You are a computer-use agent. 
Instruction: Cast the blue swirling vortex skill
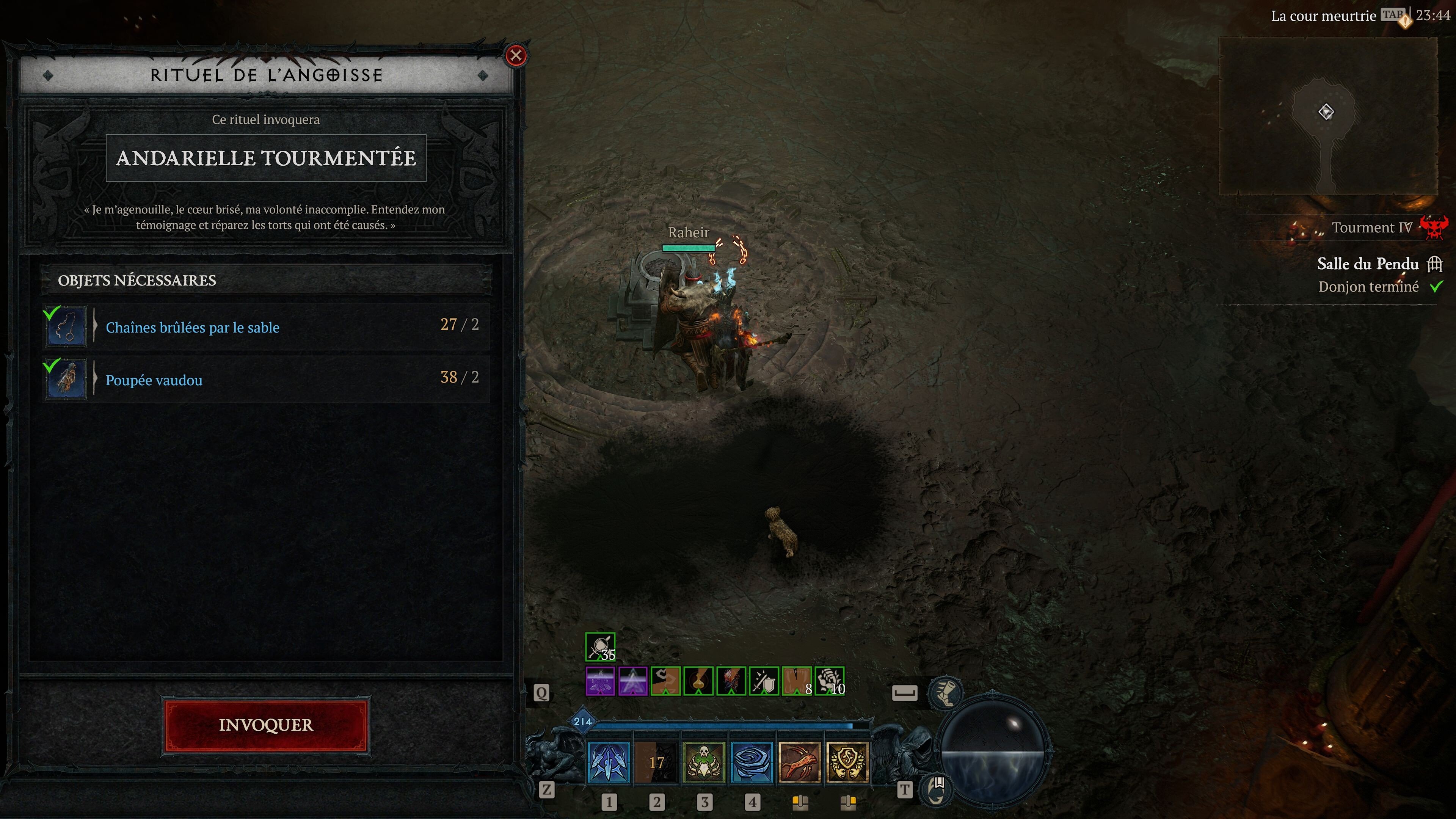[752, 763]
